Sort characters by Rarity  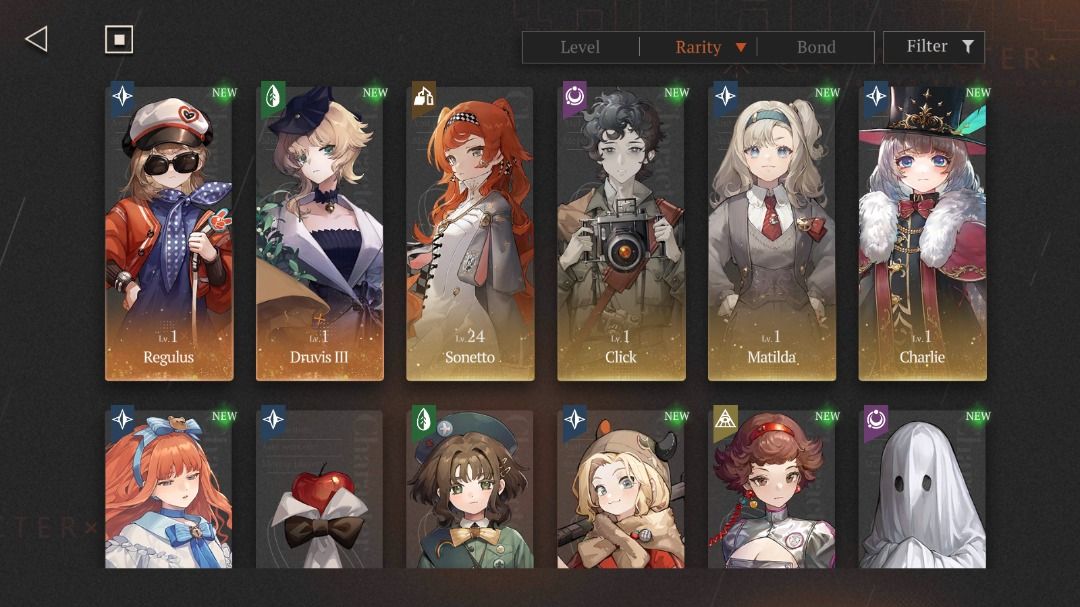point(699,47)
